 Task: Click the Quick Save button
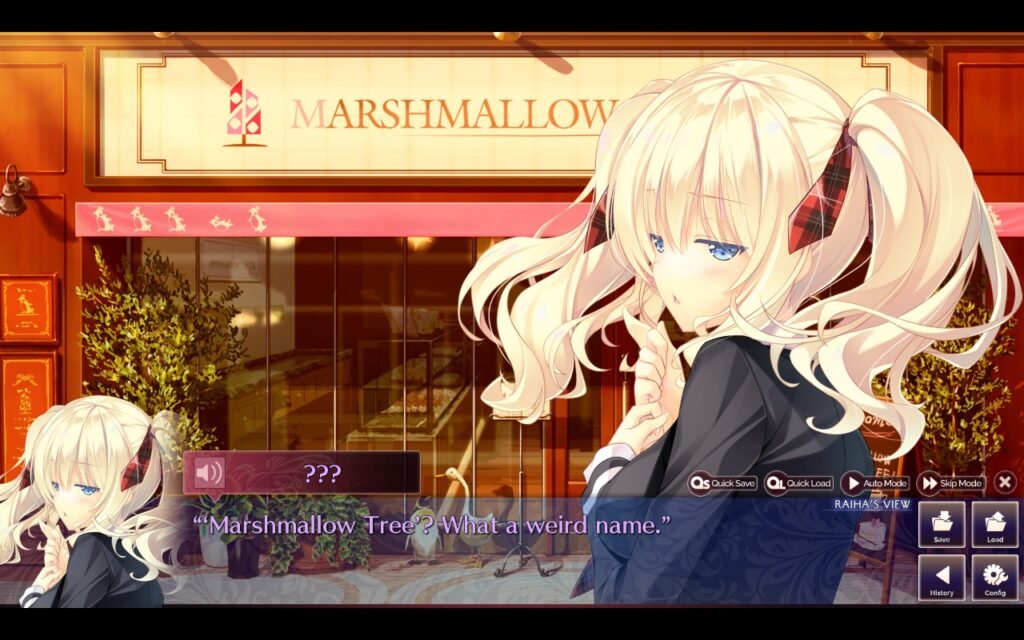pos(723,483)
